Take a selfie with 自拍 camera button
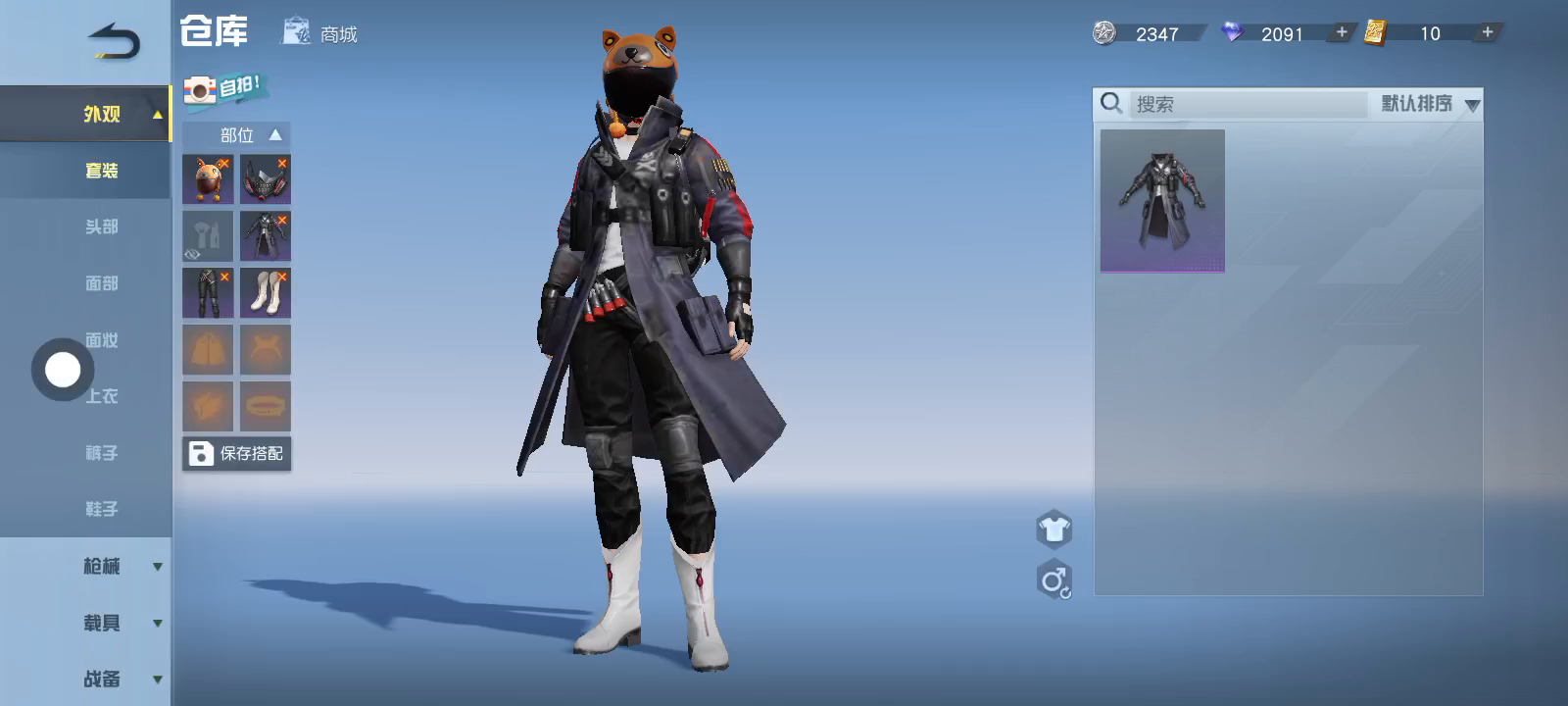Screen dimensions: 1568x706 coord(224,89)
